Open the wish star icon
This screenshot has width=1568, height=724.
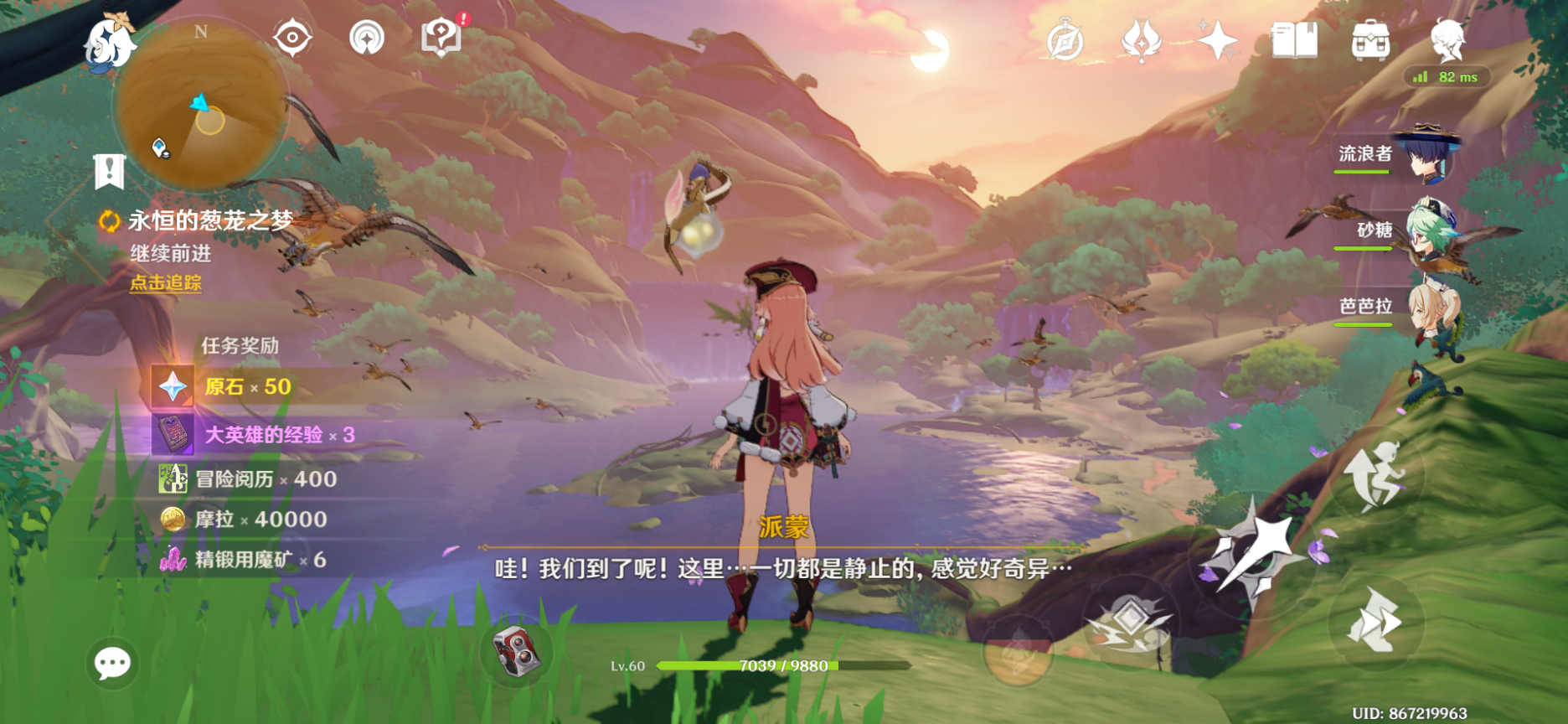coord(1217,40)
